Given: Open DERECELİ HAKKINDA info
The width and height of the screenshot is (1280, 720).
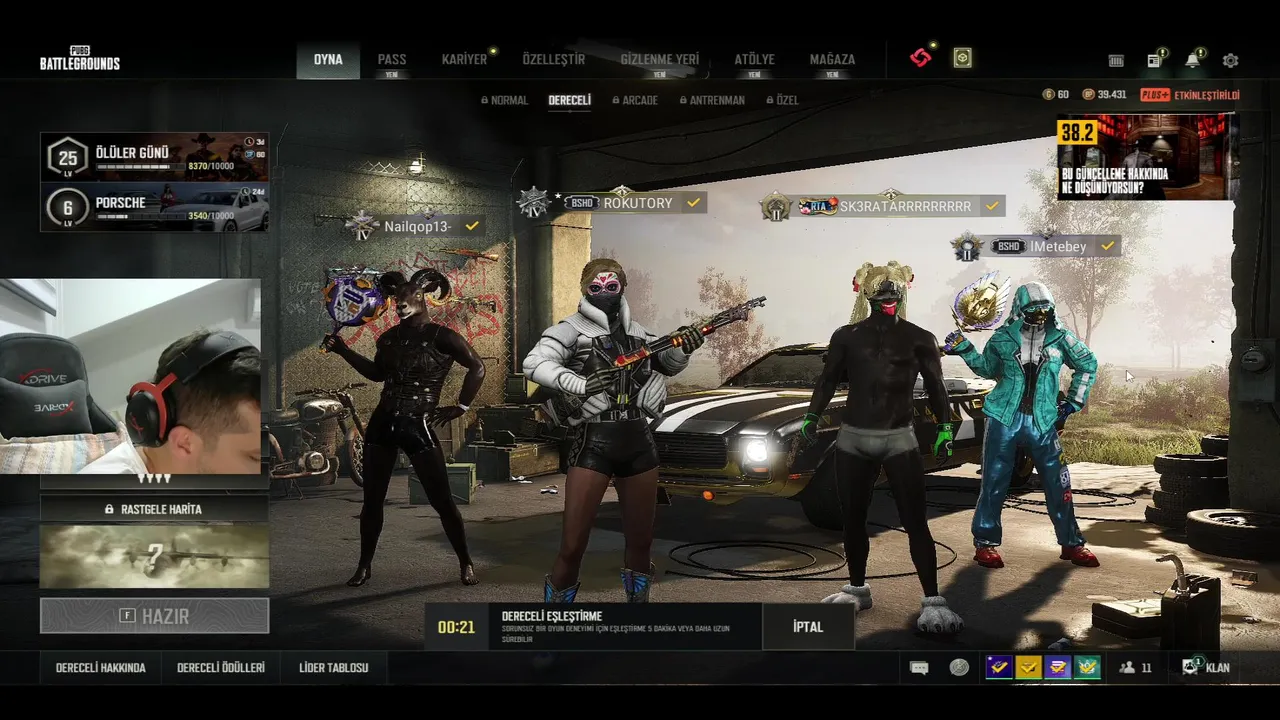Looking at the screenshot, I should 100,668.
